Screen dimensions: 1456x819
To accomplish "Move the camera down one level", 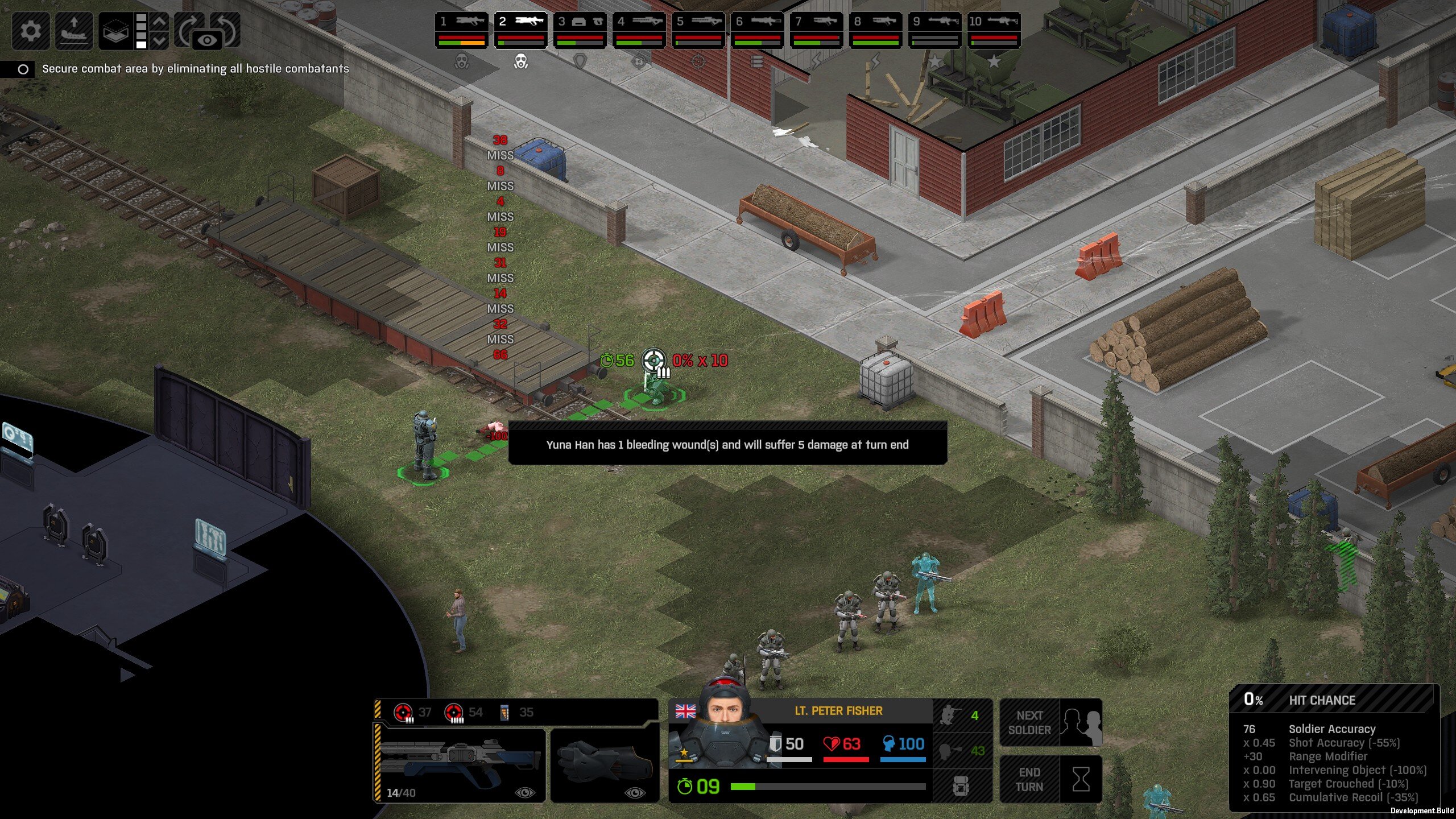I will [x=160, y=40].
